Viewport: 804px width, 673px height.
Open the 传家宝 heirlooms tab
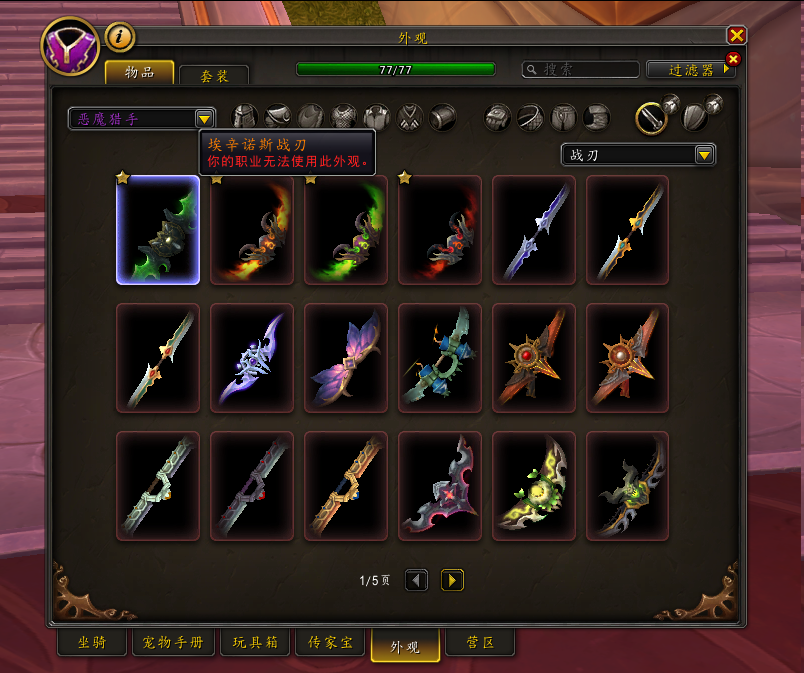330,643
